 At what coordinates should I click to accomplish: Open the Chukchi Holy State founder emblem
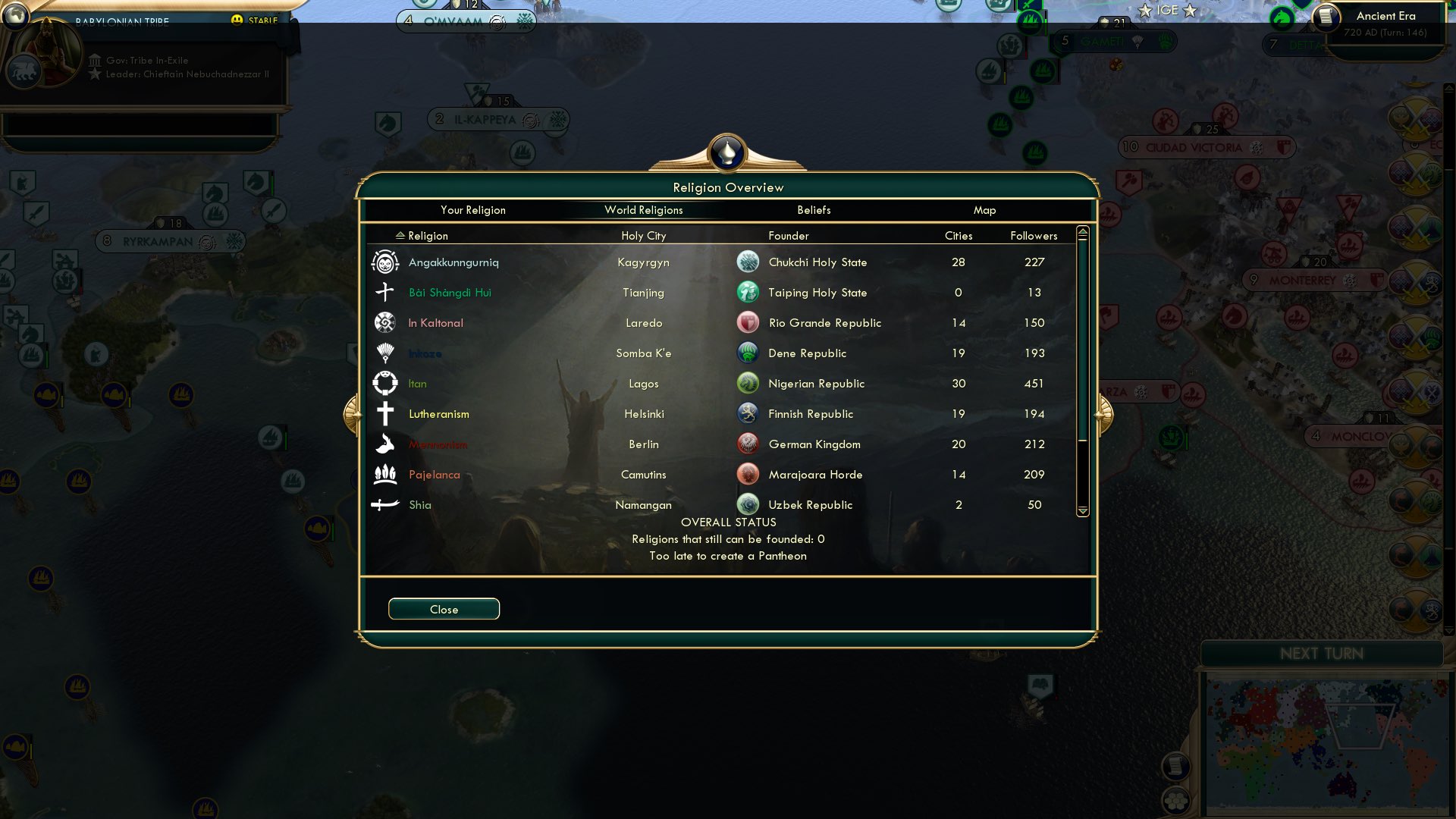point(748,261)
